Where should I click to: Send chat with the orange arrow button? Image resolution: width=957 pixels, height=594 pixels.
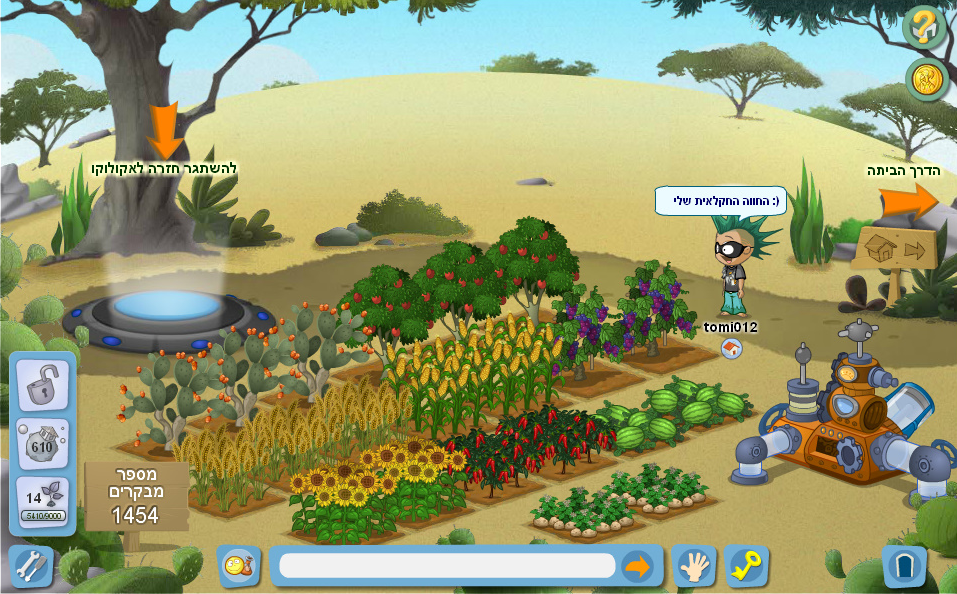637,566
